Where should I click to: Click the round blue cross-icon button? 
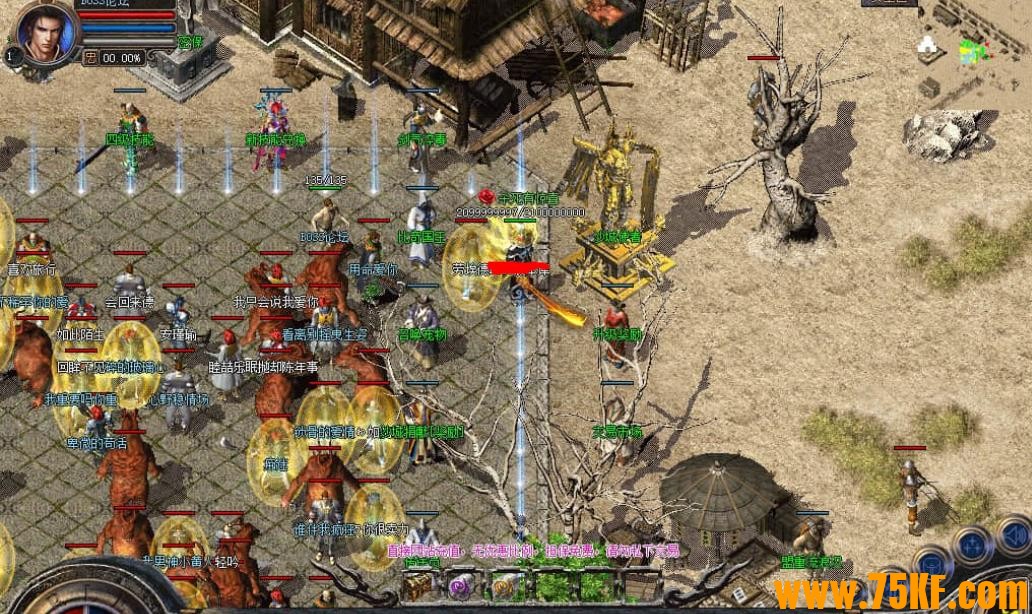pos(971,546)
